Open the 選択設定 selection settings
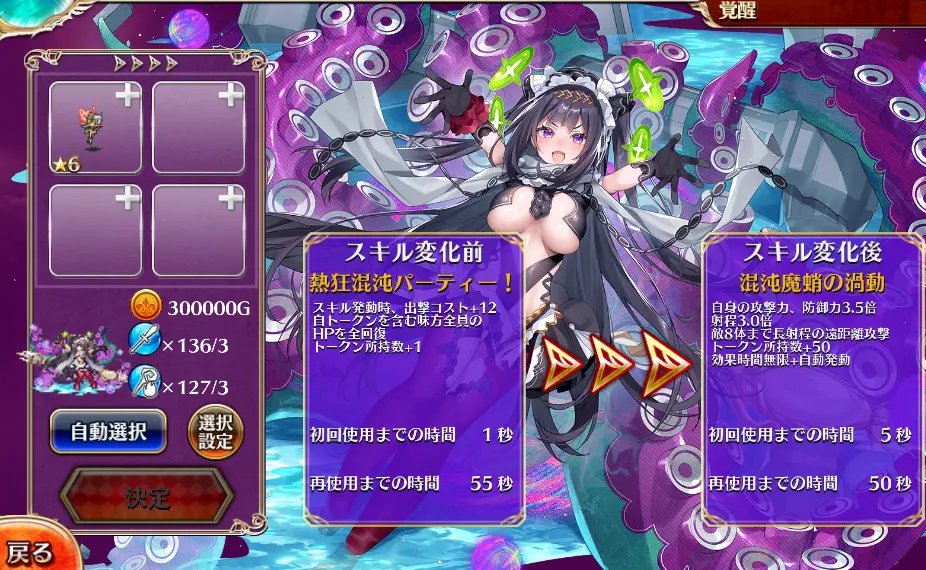926x570 pixels. (216, 432)
